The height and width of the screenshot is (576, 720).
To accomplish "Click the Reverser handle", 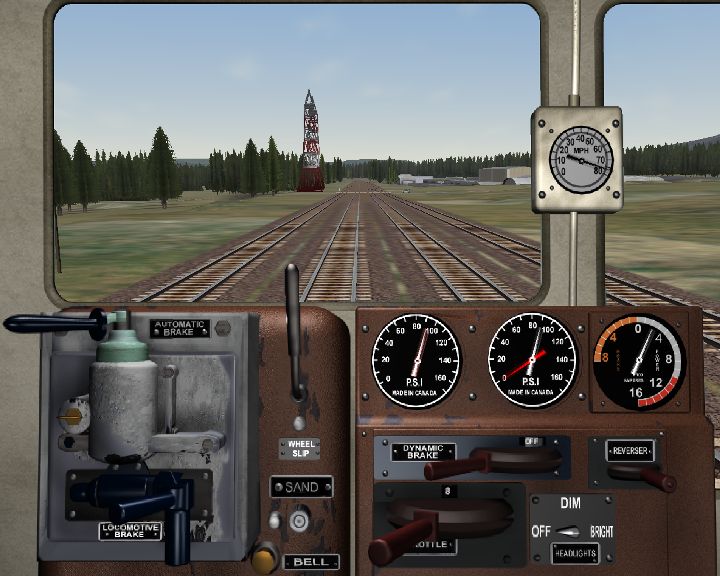I will coord(655,477).
